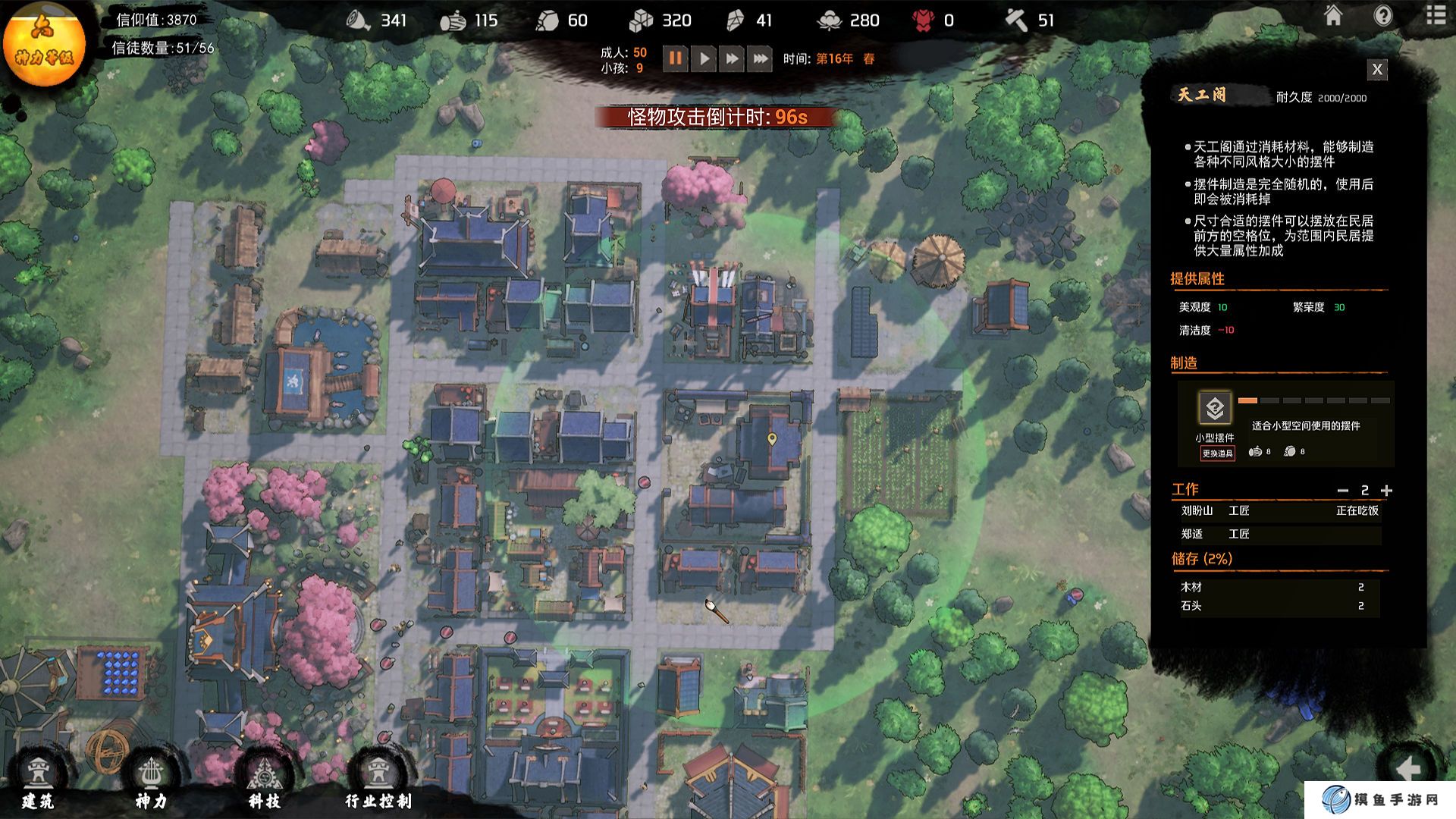Open the 神力等级 divine power orb
Image resolution: width=1456 pixels, height=819 pixels.
pyautogui.click(x=44, y=43)
